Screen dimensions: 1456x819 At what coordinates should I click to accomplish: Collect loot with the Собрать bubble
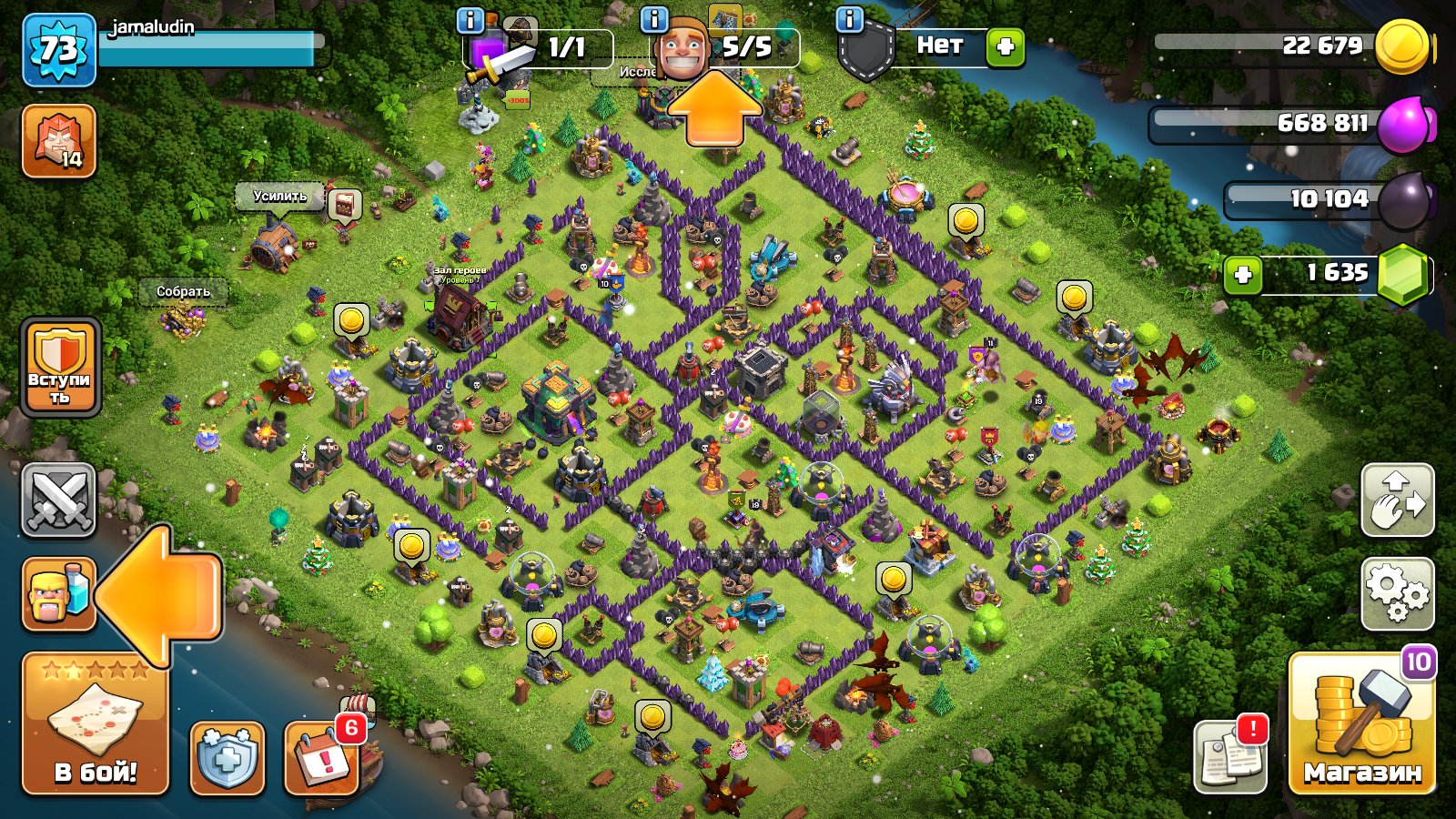[x=183, y=291]
